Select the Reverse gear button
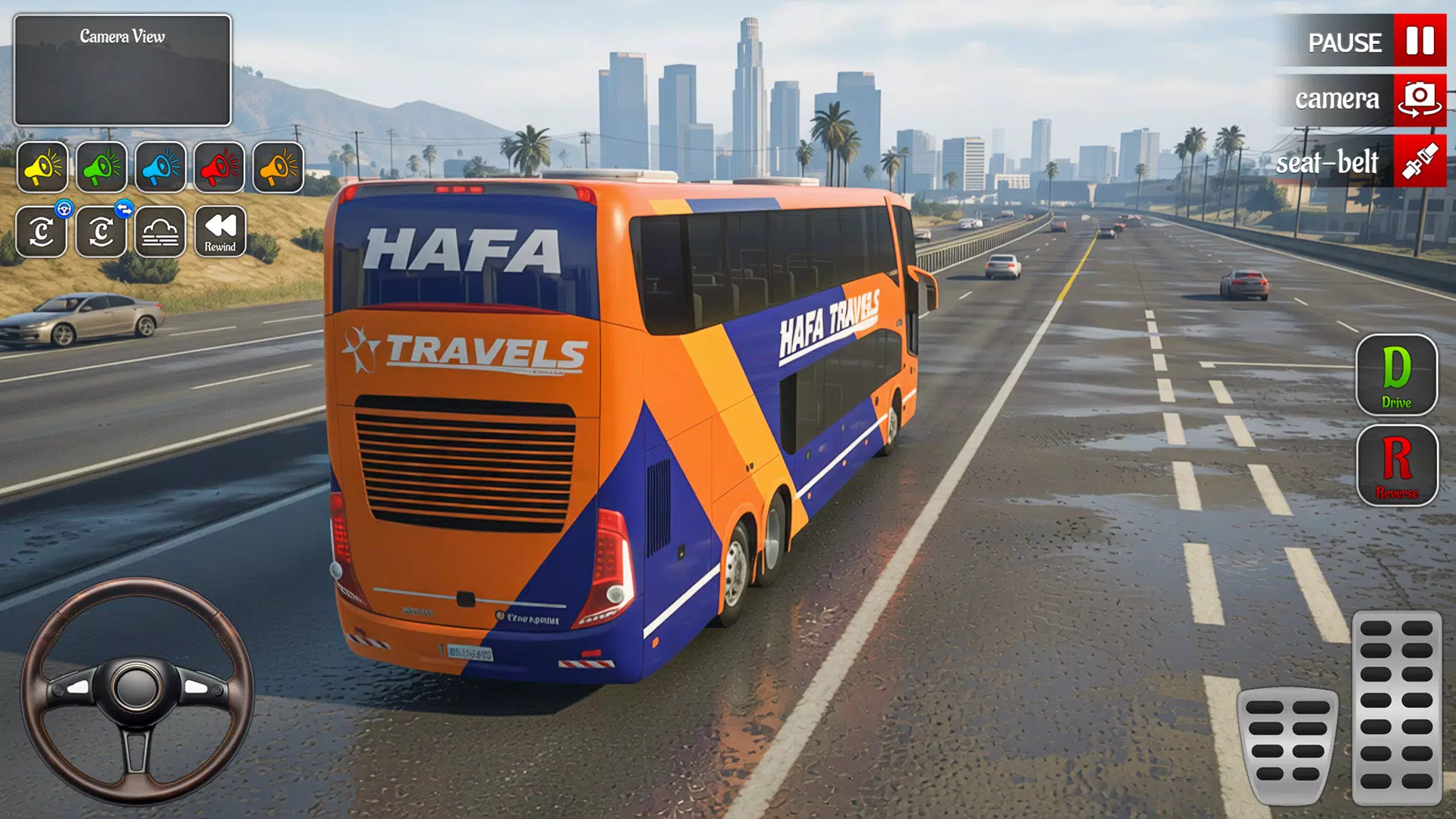The height and width of the screenshot is (819, 1456). (x=1396, y=465)
